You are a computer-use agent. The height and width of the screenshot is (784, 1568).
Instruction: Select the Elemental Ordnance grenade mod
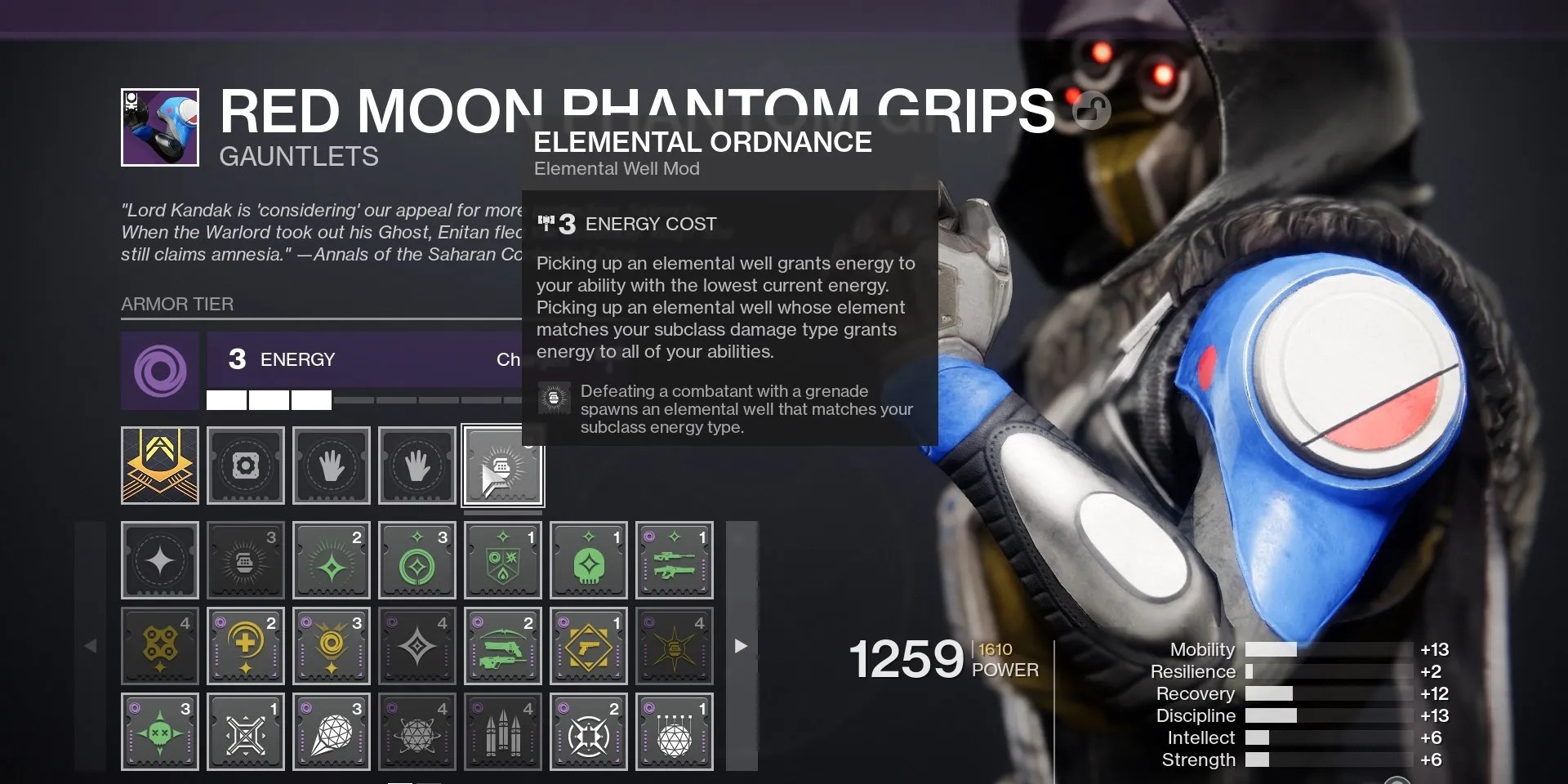246,560
